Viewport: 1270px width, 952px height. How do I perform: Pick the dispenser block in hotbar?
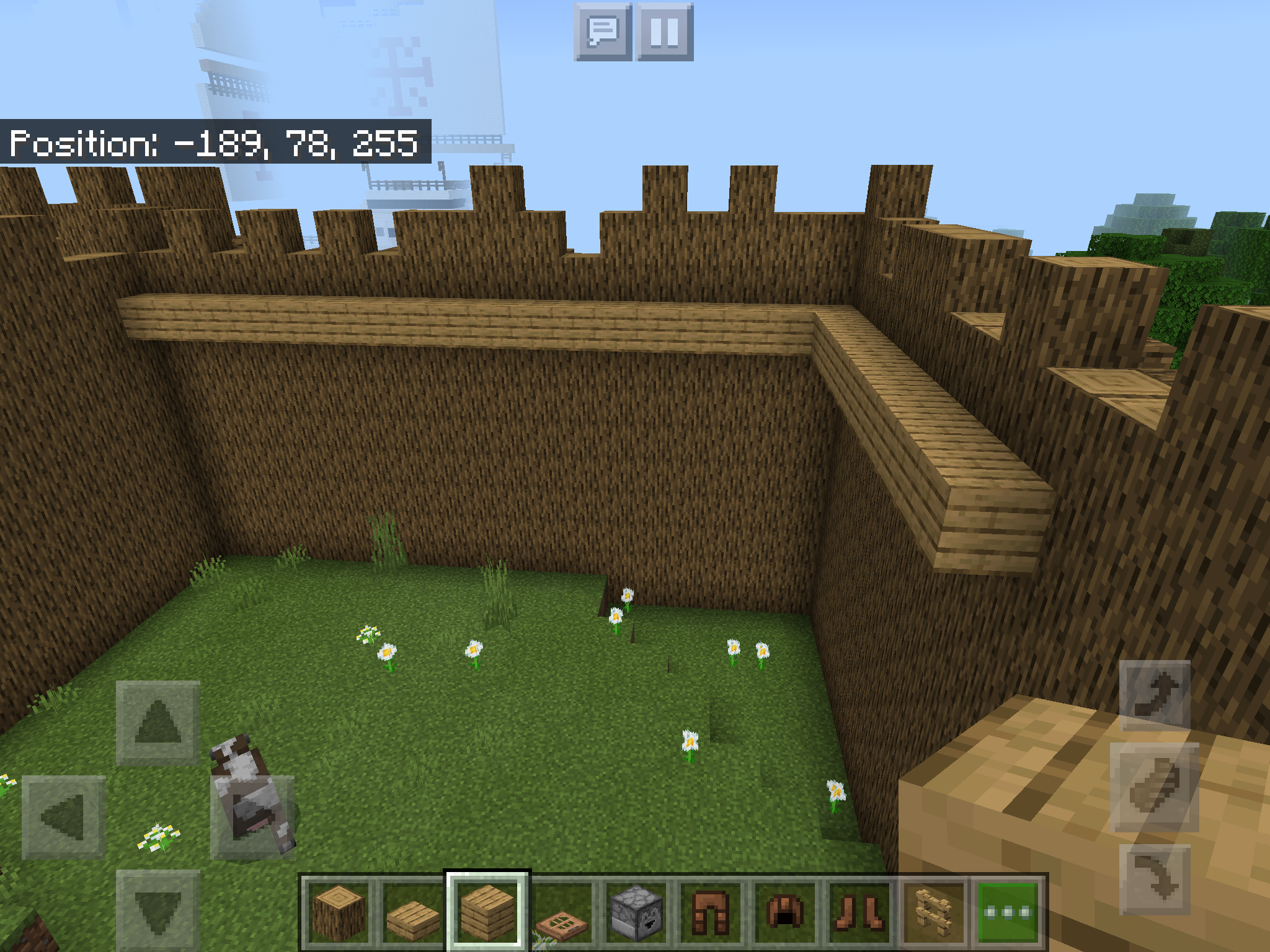click(636, 911)
